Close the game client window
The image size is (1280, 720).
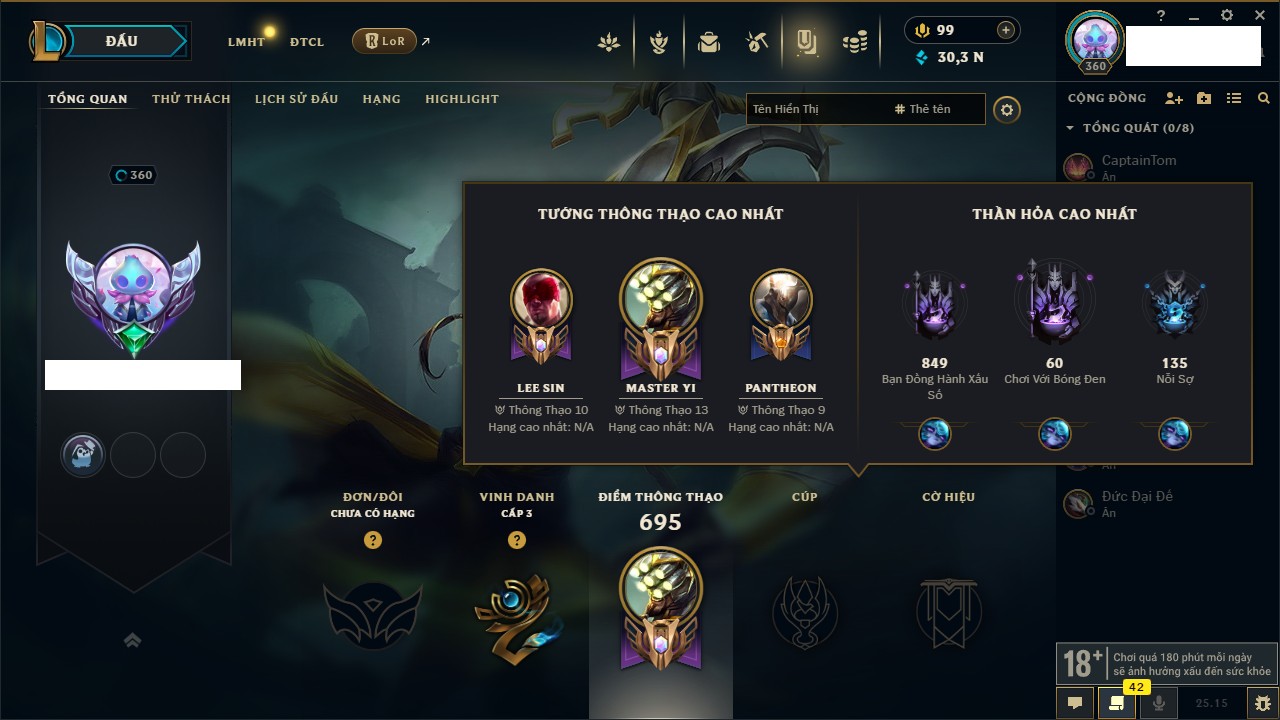1258,15
